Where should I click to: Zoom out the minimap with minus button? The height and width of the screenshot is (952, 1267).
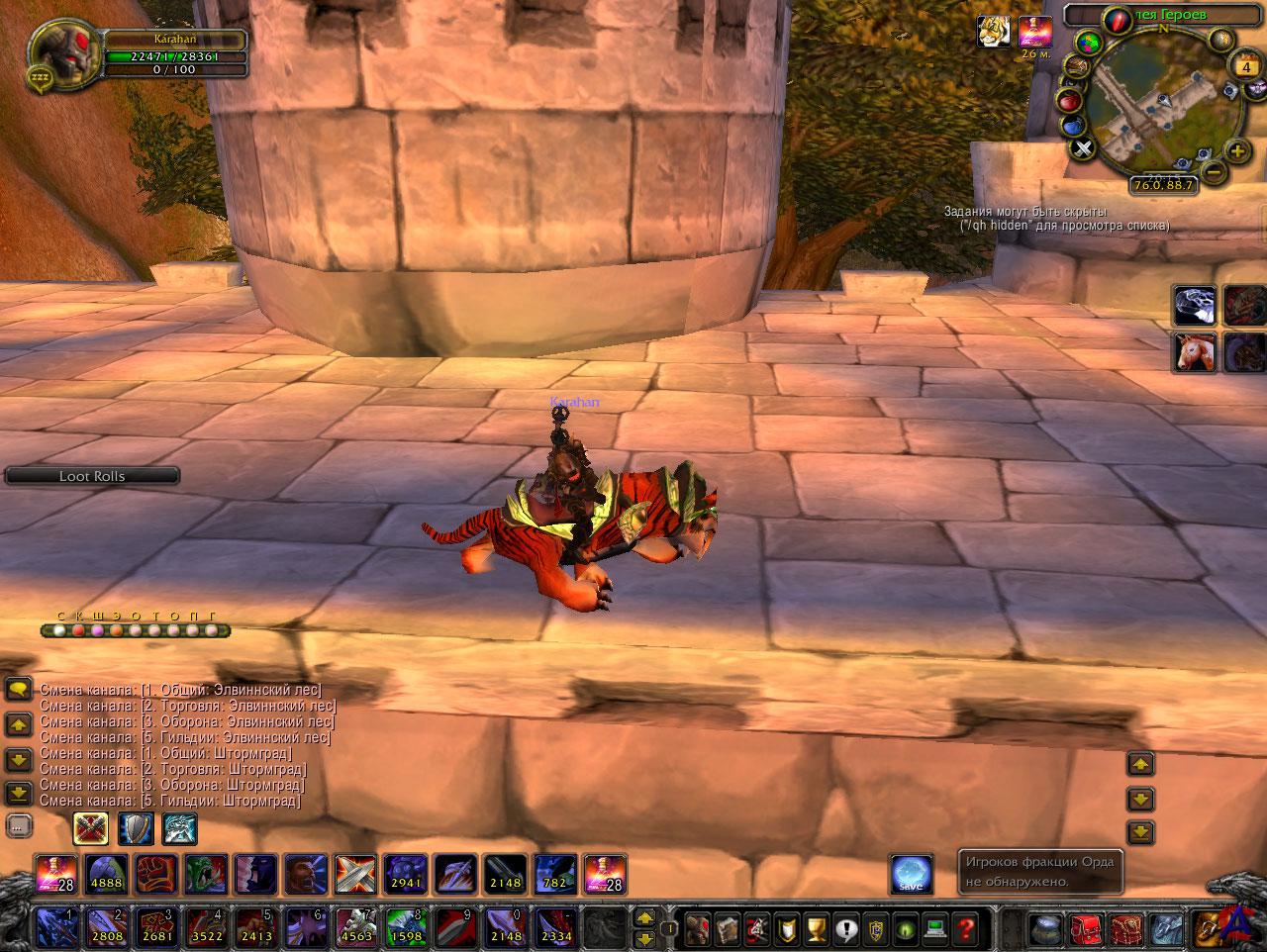point(1215,172)
